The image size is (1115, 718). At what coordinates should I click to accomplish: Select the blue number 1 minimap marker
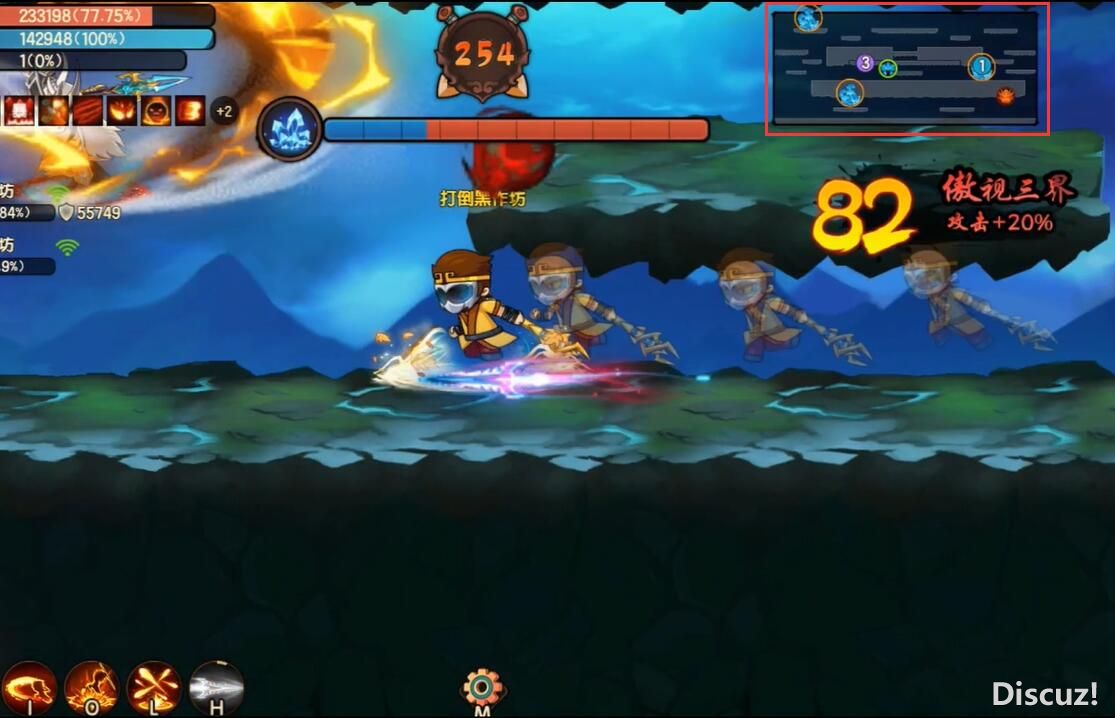[x=981, y=67]
